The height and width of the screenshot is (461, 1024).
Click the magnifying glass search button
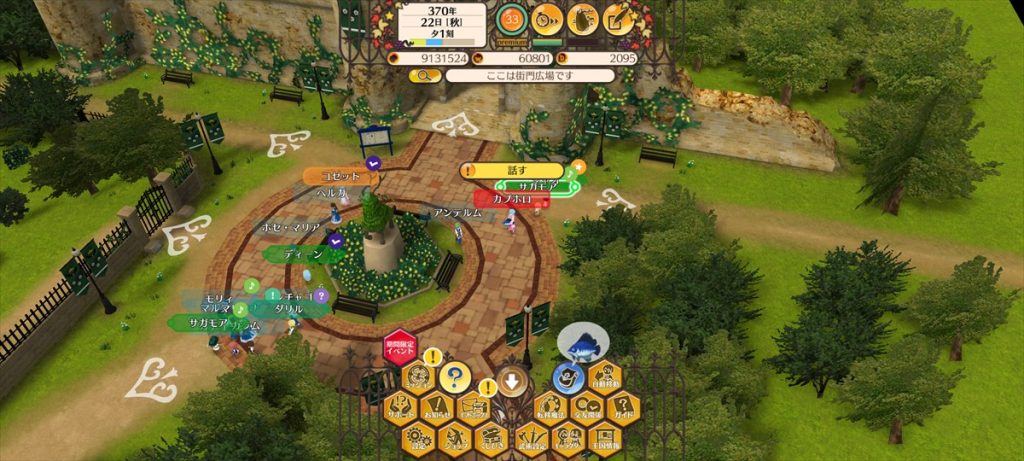(413, 75)
